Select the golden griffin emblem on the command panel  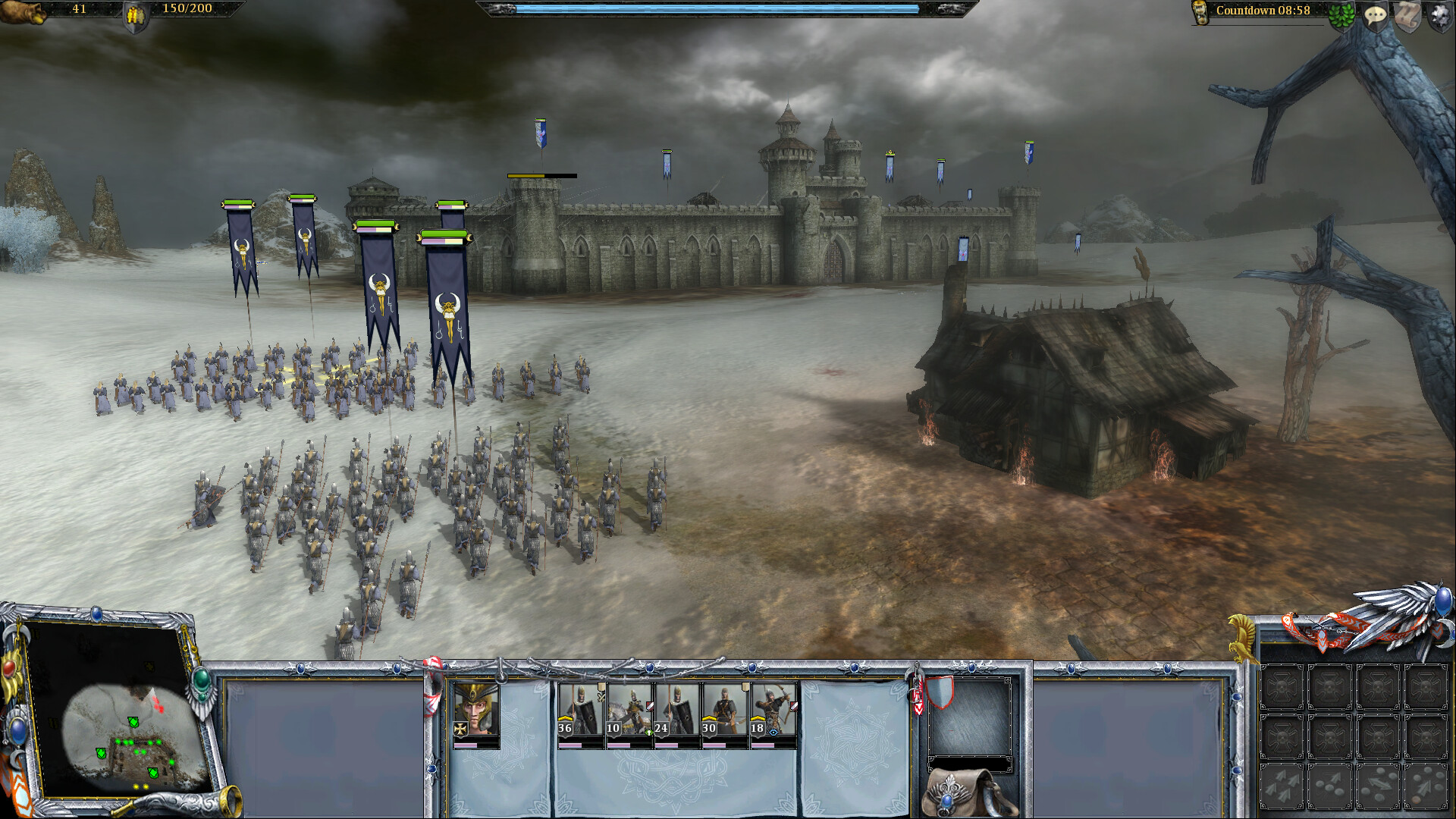coord(1243,637)
